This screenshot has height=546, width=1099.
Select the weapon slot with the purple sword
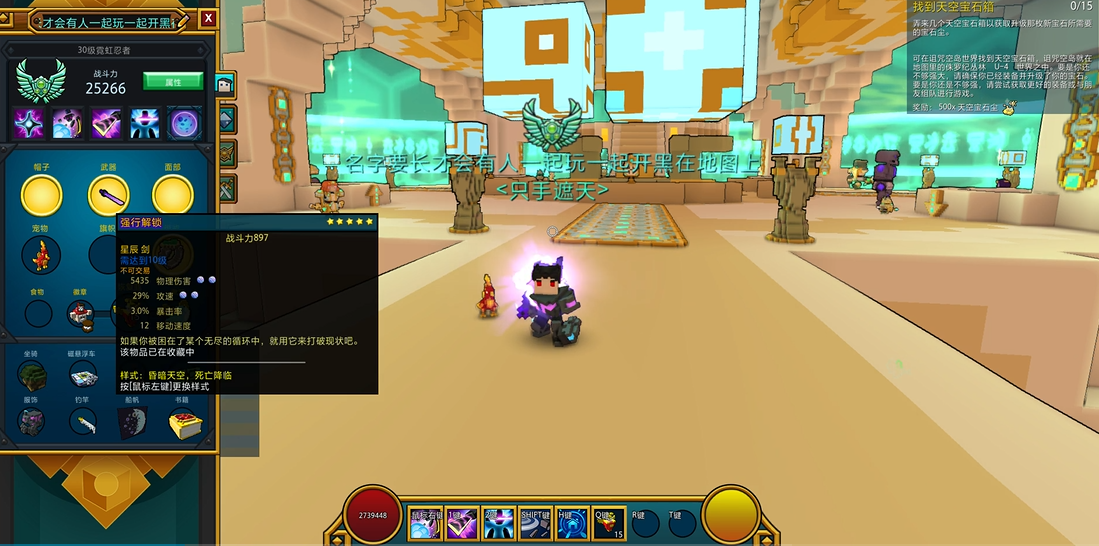(107, 194)
